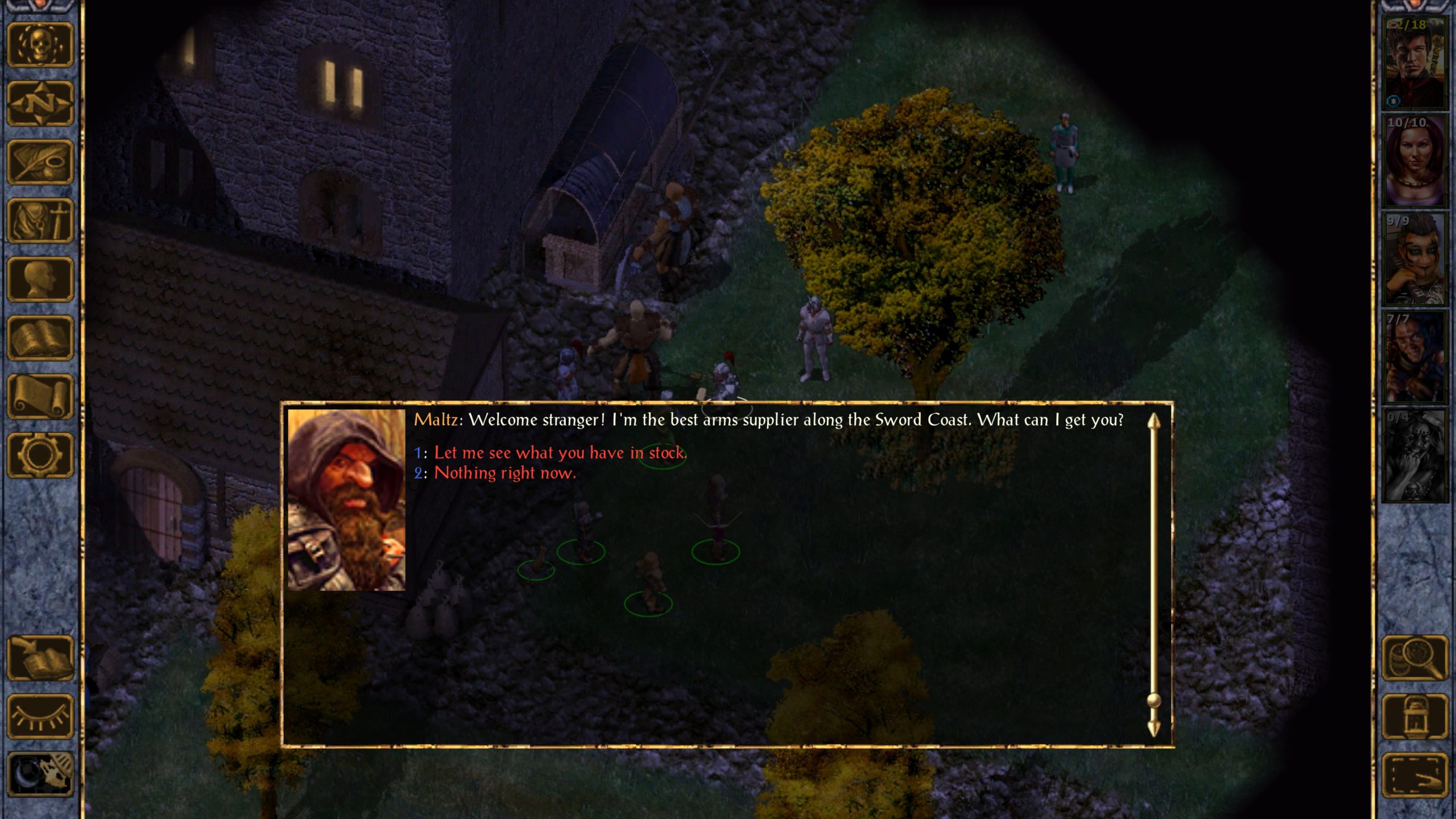This screenshot has height=819, width=1456.
Task: Click the dialogue scrollbar's down arrow
Action: point(1153,729)
